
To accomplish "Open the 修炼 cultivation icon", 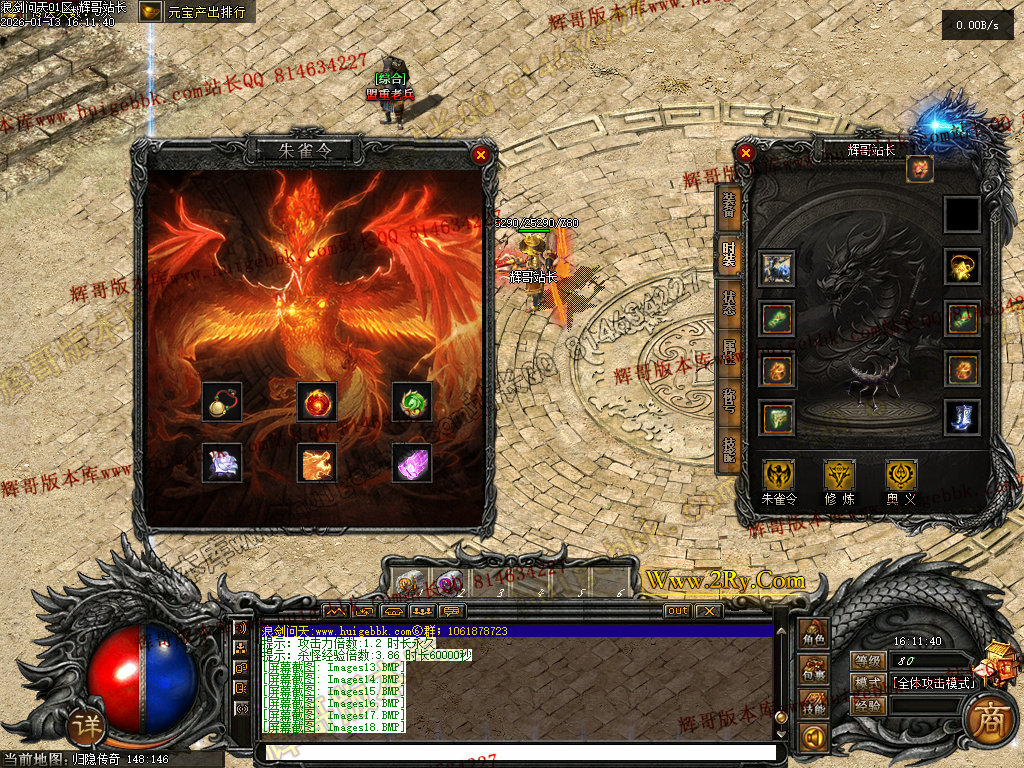I will tap(839, 476).
